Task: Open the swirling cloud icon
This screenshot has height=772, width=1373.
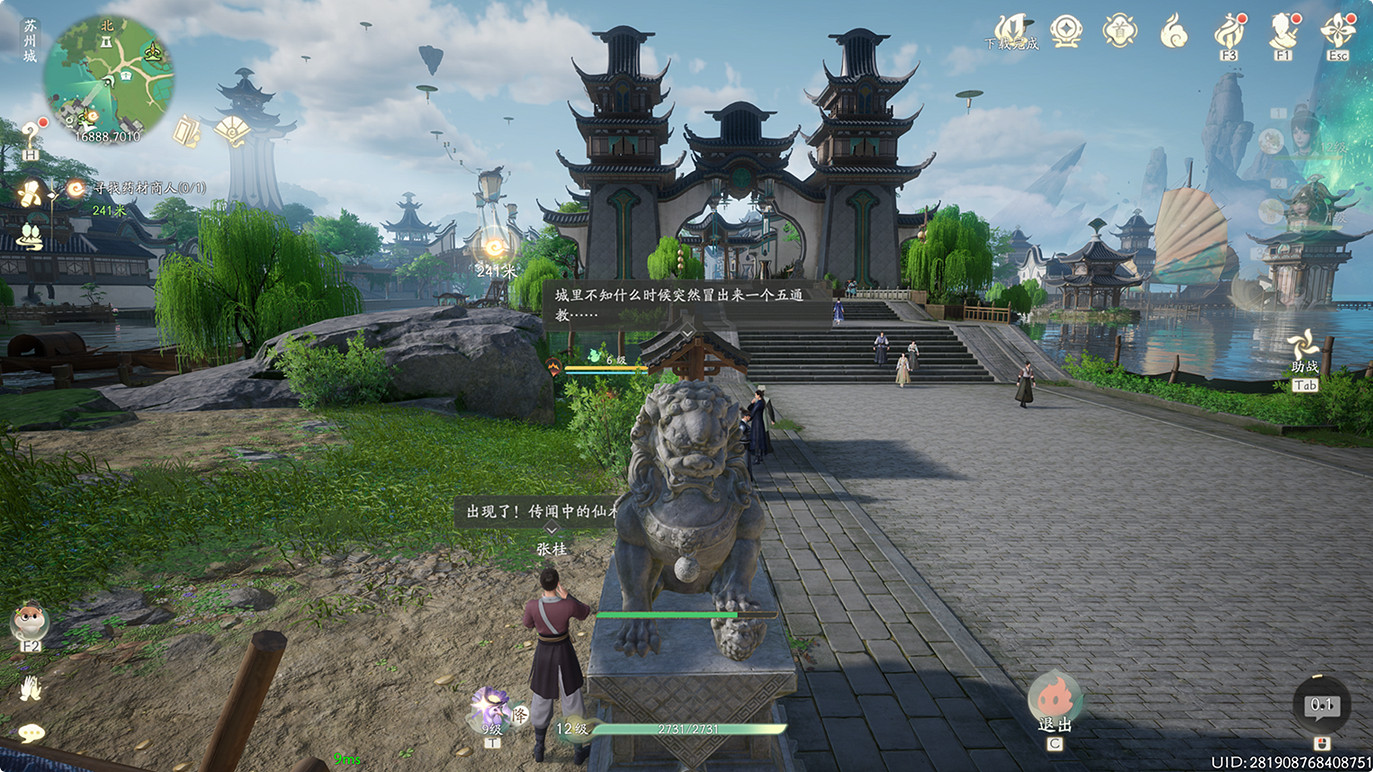Action: (x=1174, y=32)
